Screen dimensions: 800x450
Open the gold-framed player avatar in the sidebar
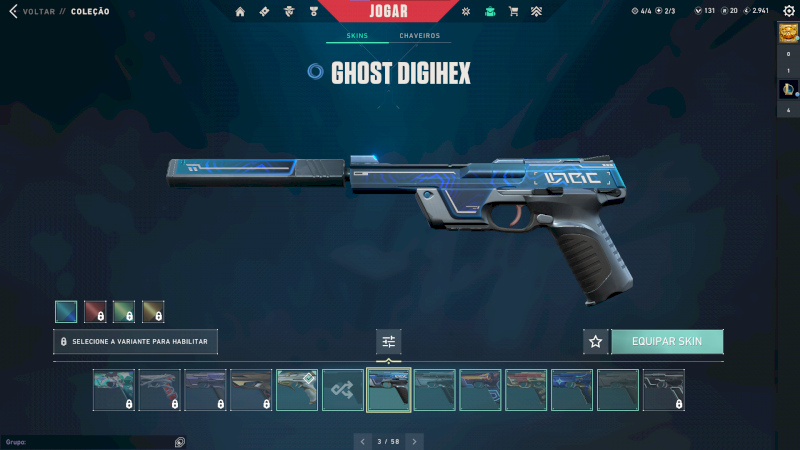tap(787, 32)
